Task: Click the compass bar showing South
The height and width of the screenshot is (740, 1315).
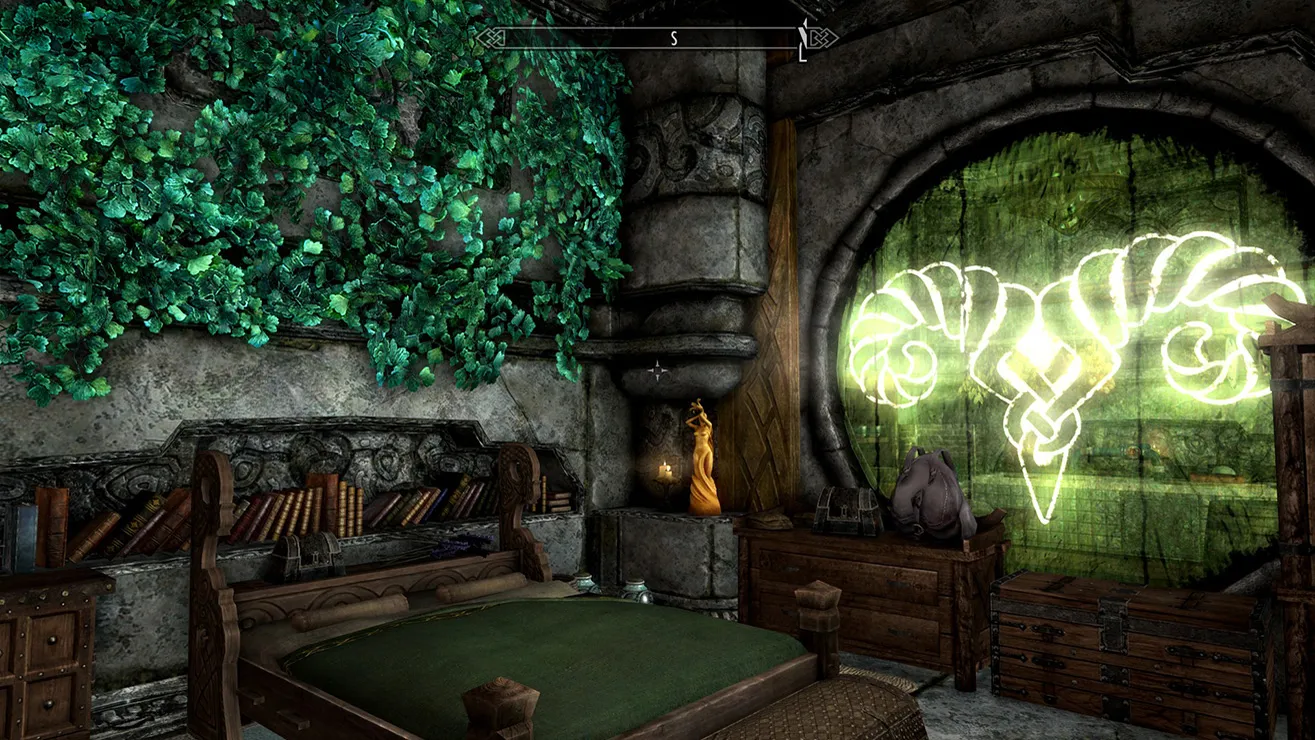Action: tap(655, 39)
